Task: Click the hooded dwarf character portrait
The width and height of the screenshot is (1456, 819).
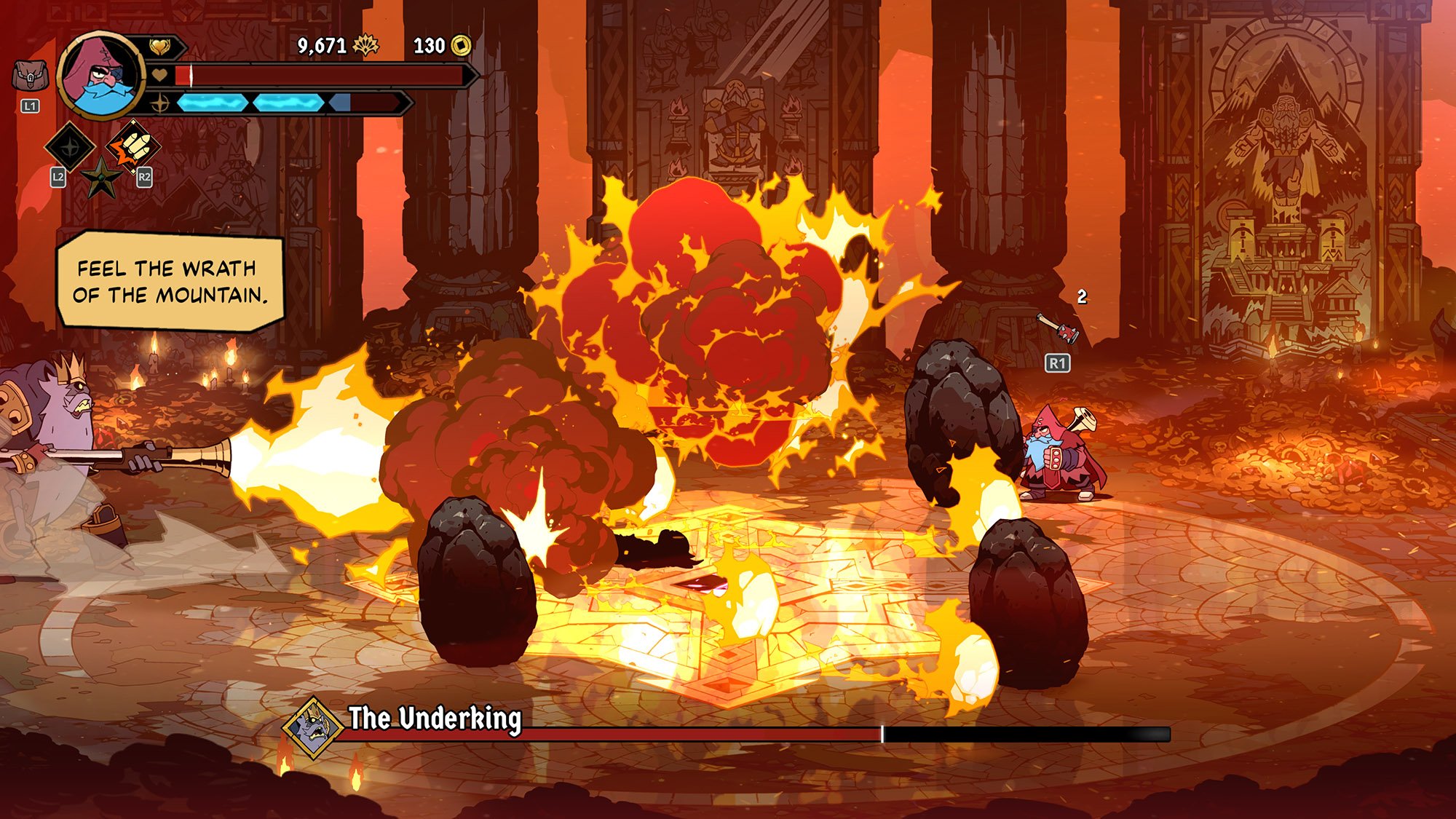Action: click(x=100, y=75)
